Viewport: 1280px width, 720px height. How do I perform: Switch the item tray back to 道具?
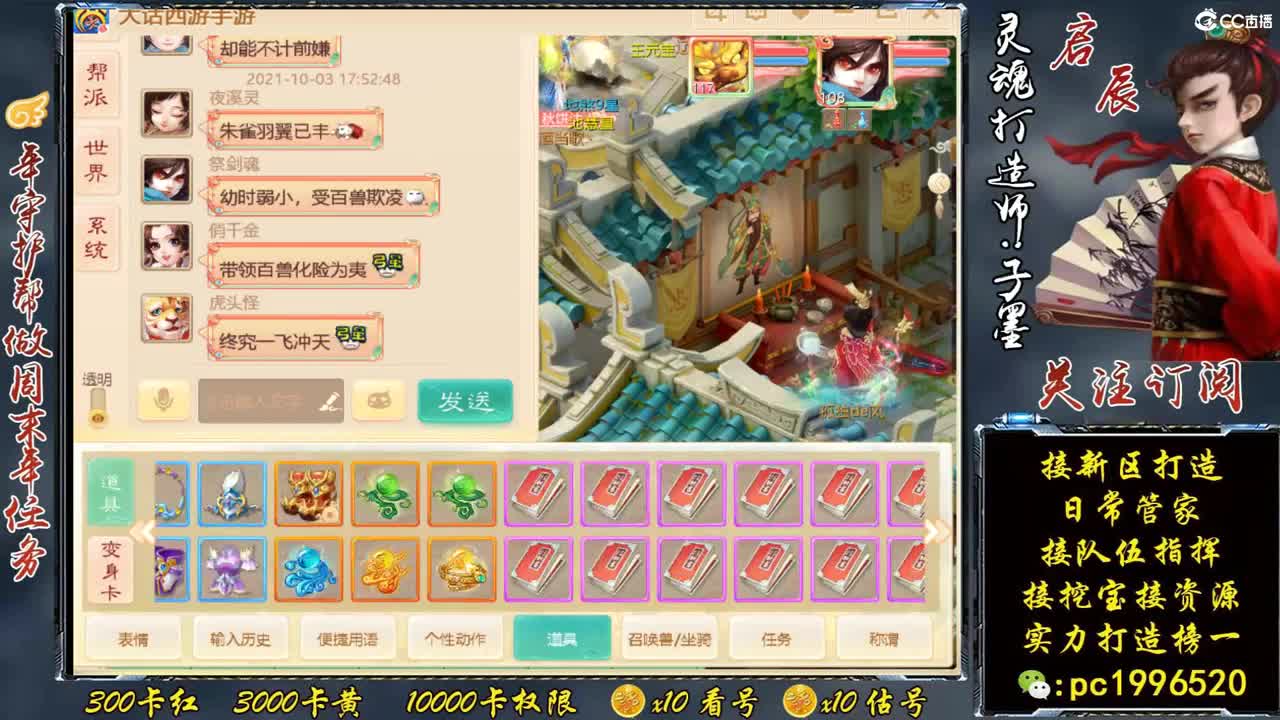[112, 490]
